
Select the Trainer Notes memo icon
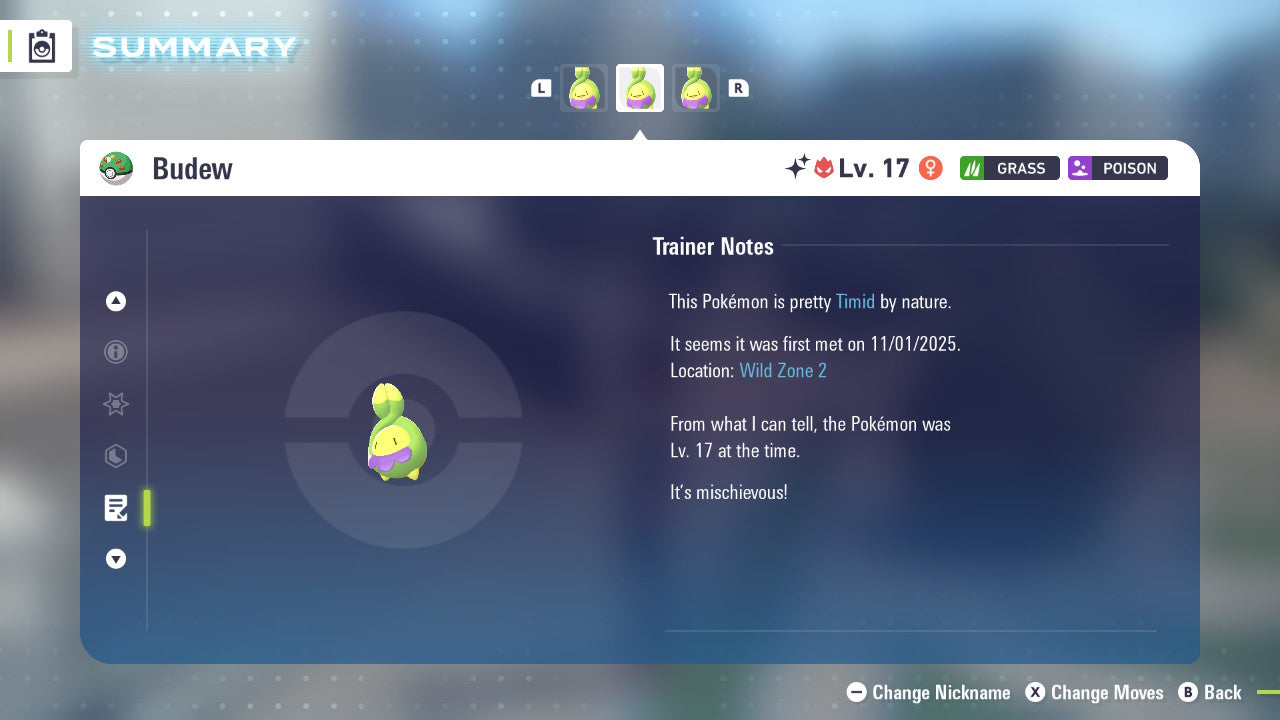click(x=115, y=508)
